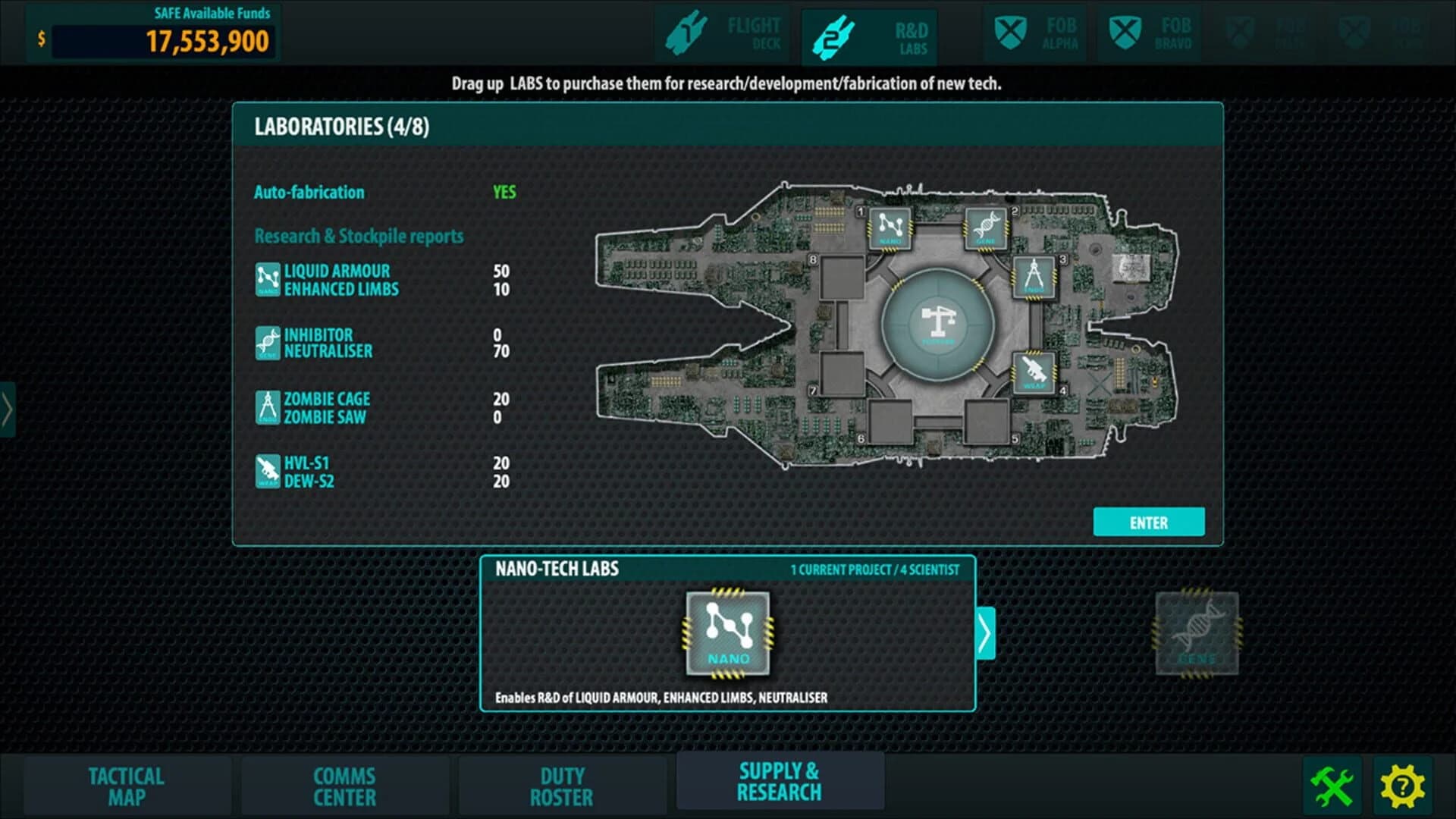1456x819 pixels.
Task: Switch to the R&D Labs tab
Action: click(x=871, y=33)
